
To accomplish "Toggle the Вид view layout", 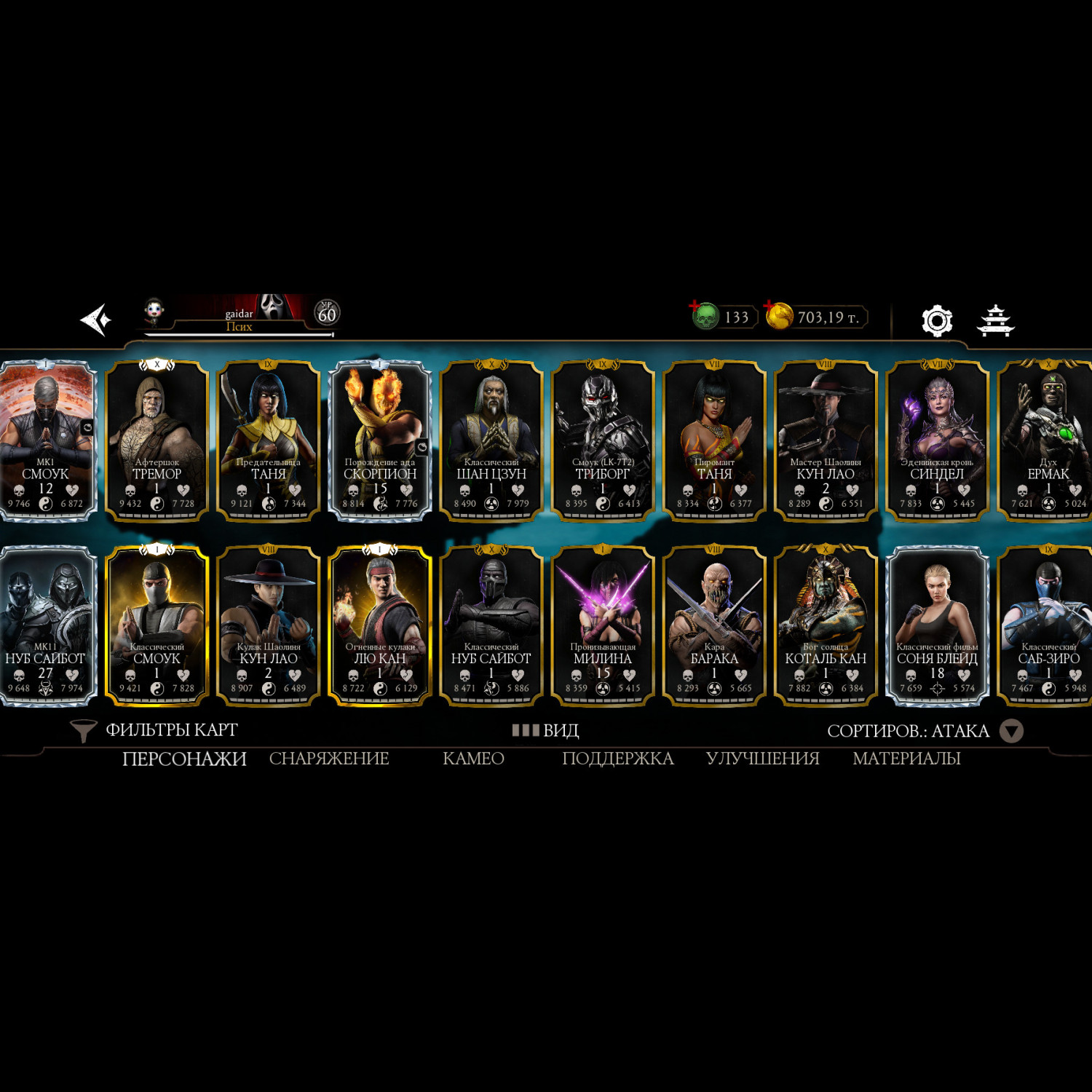I will point(546,730).
